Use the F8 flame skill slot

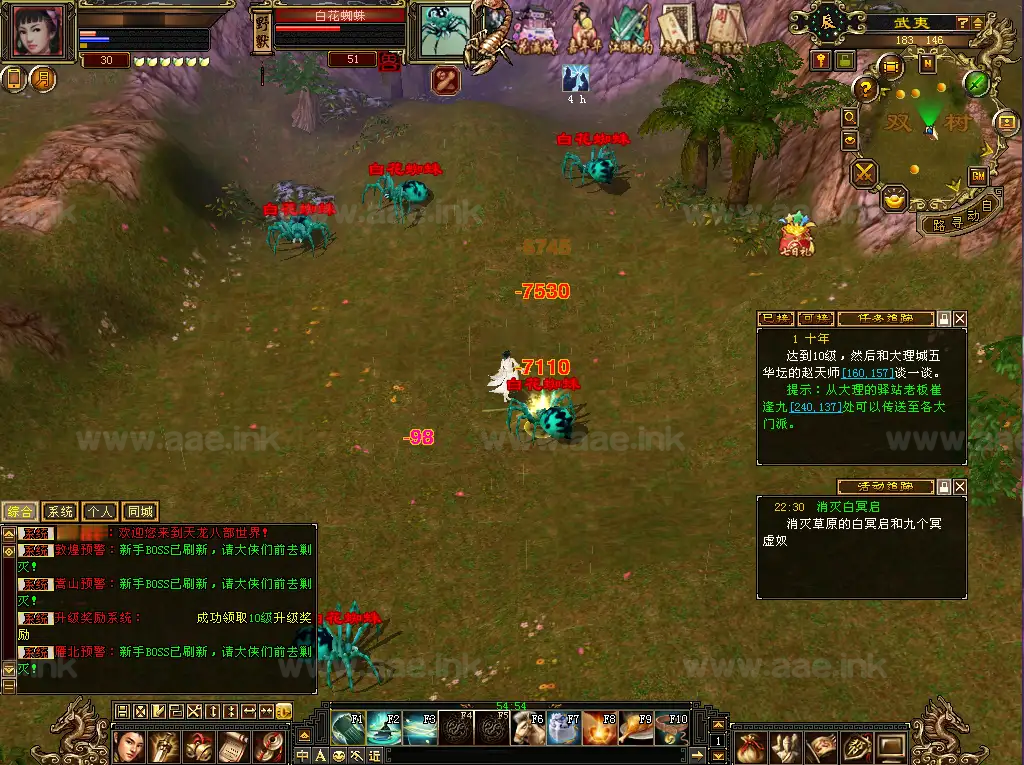click(x=599, y=727)
